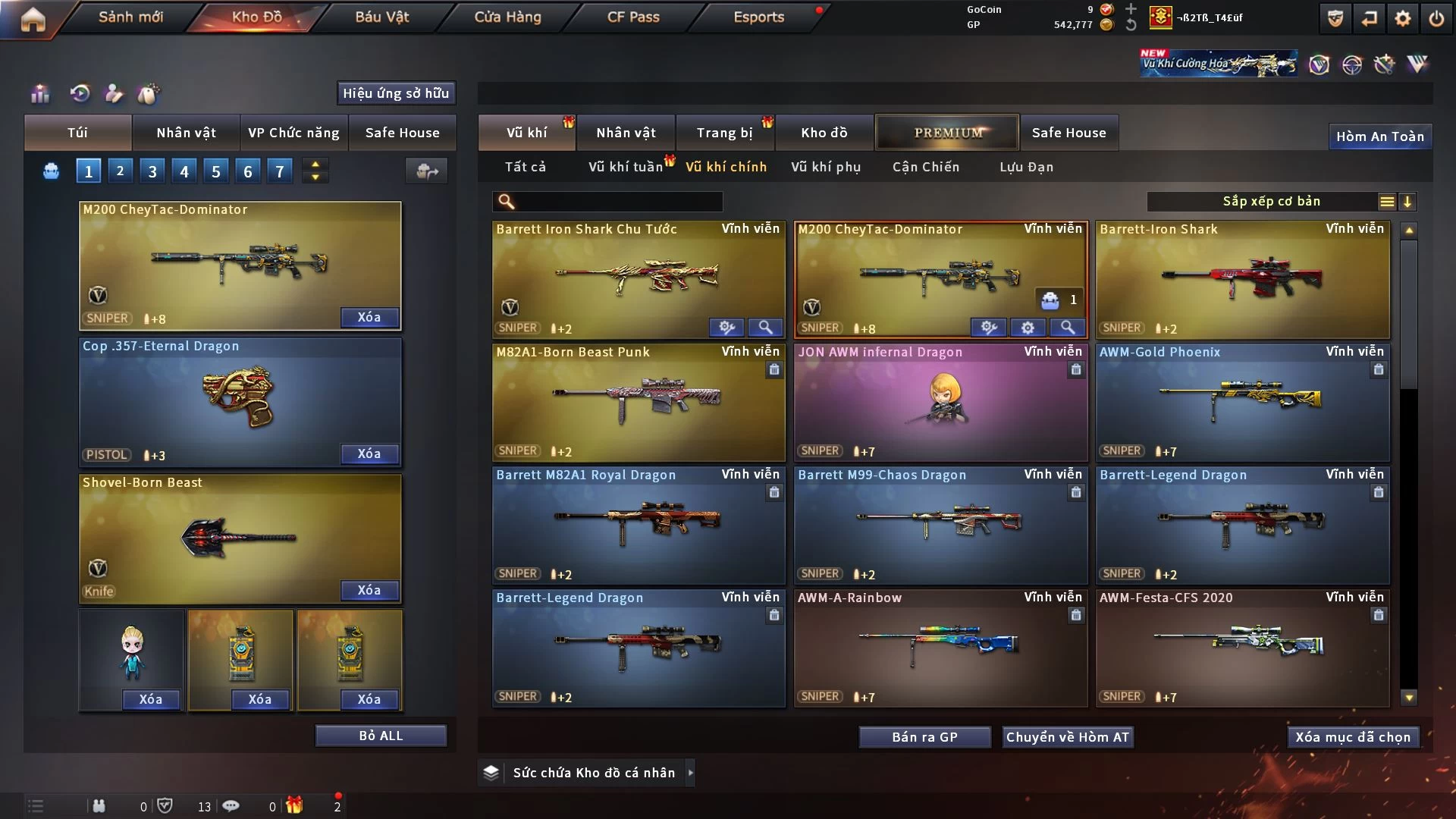Click Chuyển về Hòm AT button

pyautogui.click(x=1068, y=737)
